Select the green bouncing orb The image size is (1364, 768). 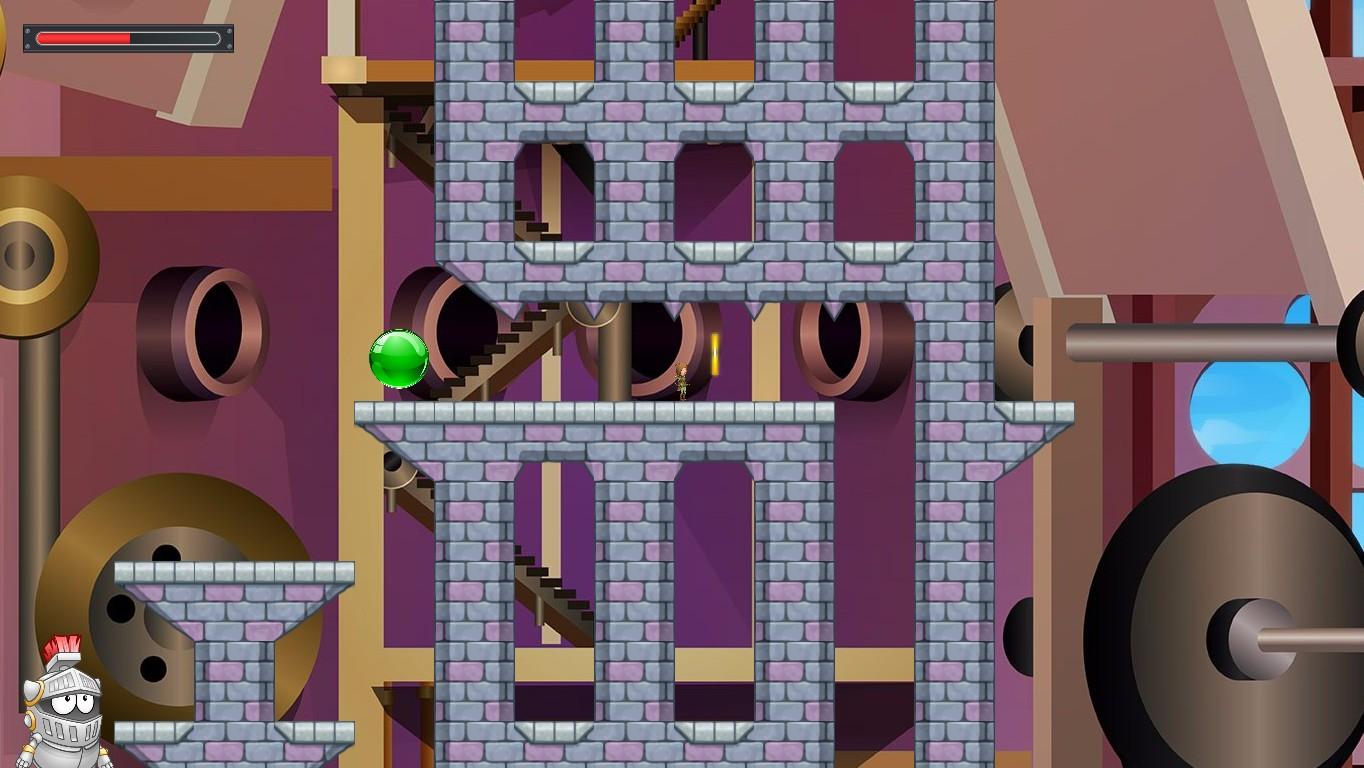[x=399, y=360]
